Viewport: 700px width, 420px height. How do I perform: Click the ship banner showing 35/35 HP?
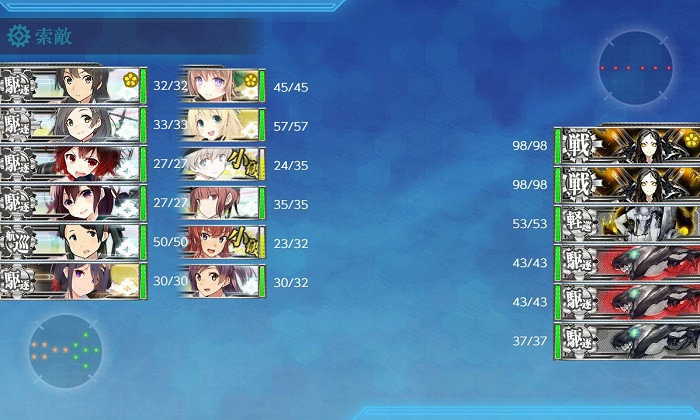[222, 203]
